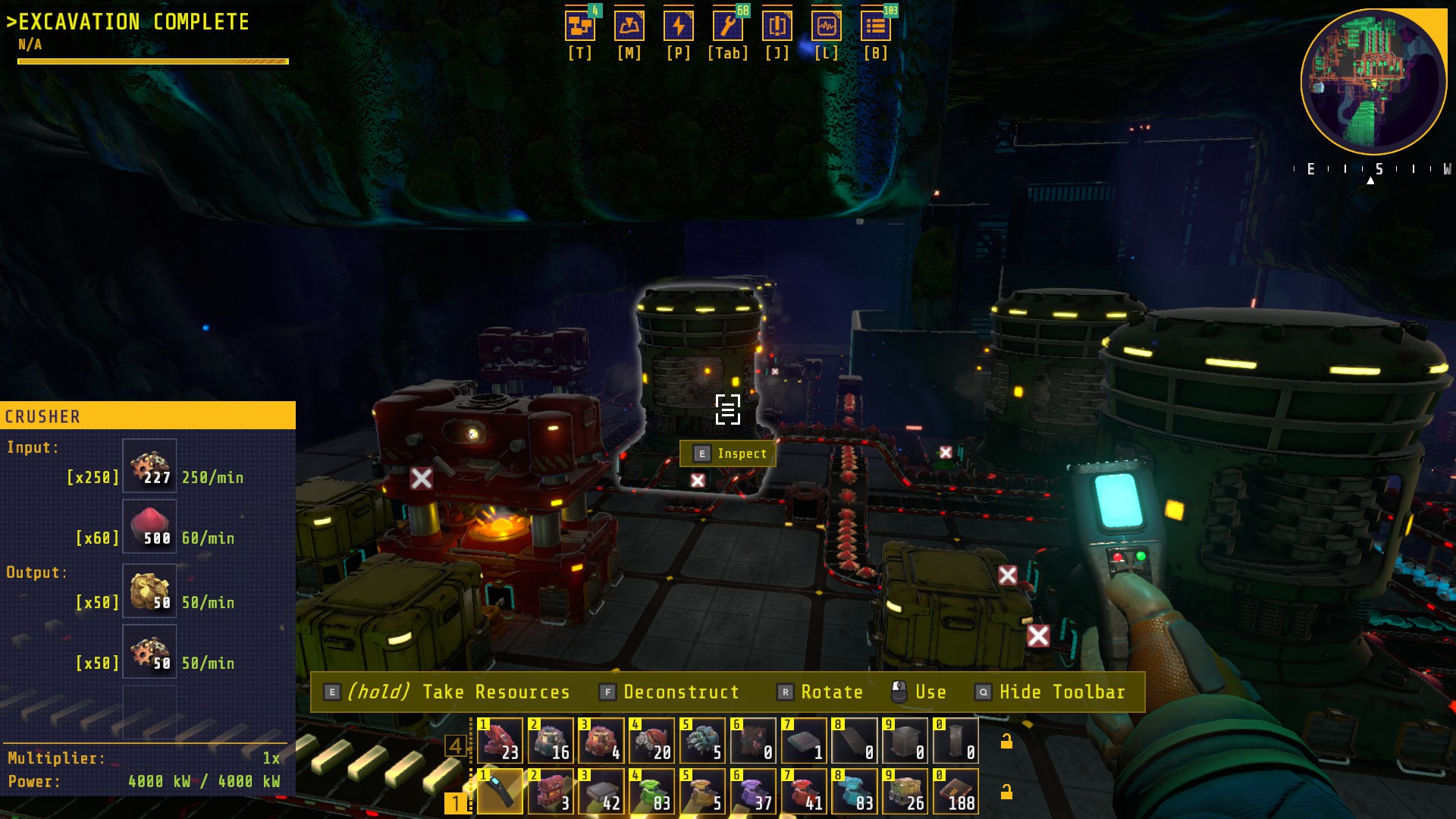Select the grey platform slot with 42
The image size is (1456, 819).
click(601, 791)
